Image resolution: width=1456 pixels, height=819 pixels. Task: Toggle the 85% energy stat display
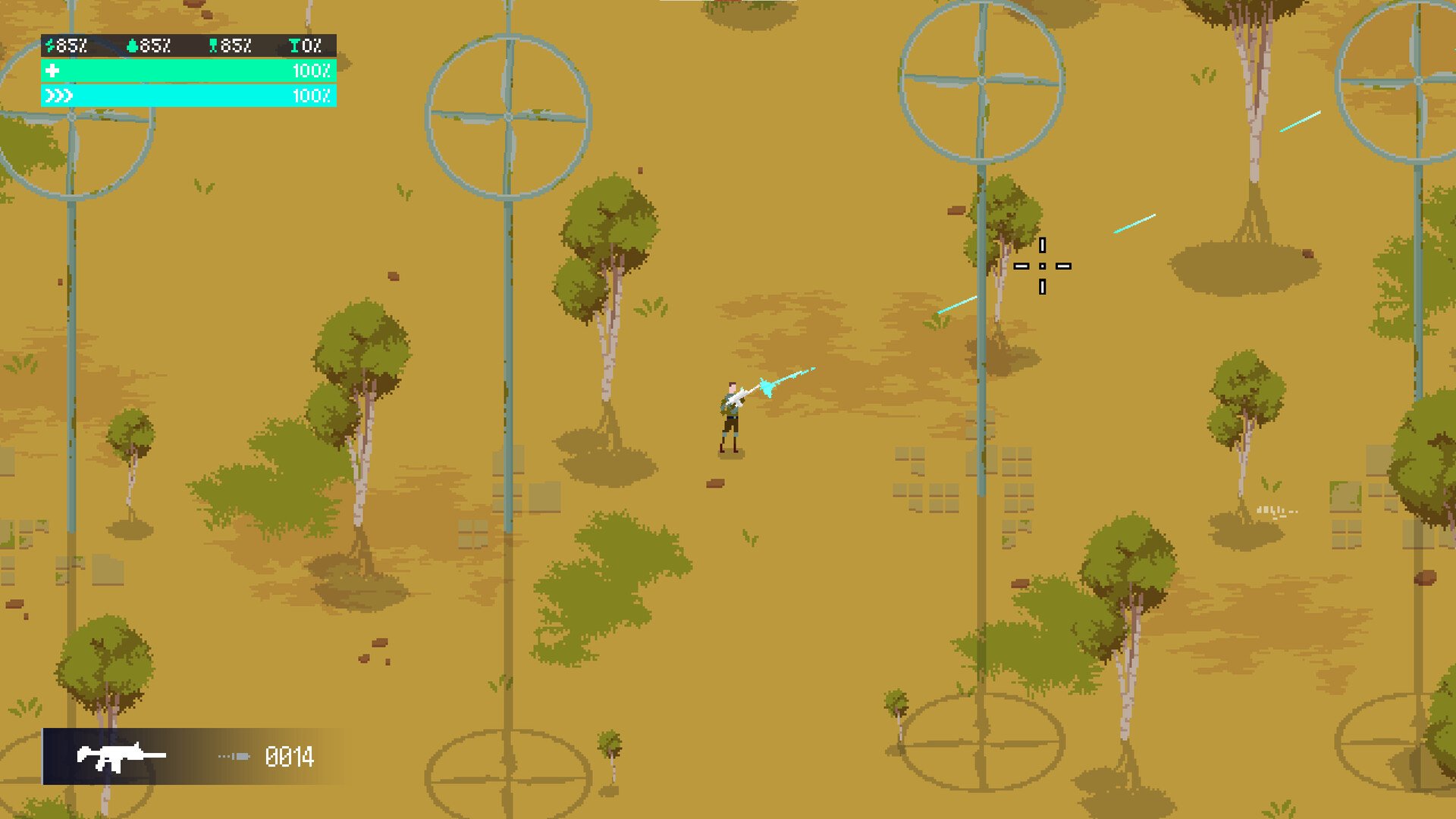click(68, 45)
